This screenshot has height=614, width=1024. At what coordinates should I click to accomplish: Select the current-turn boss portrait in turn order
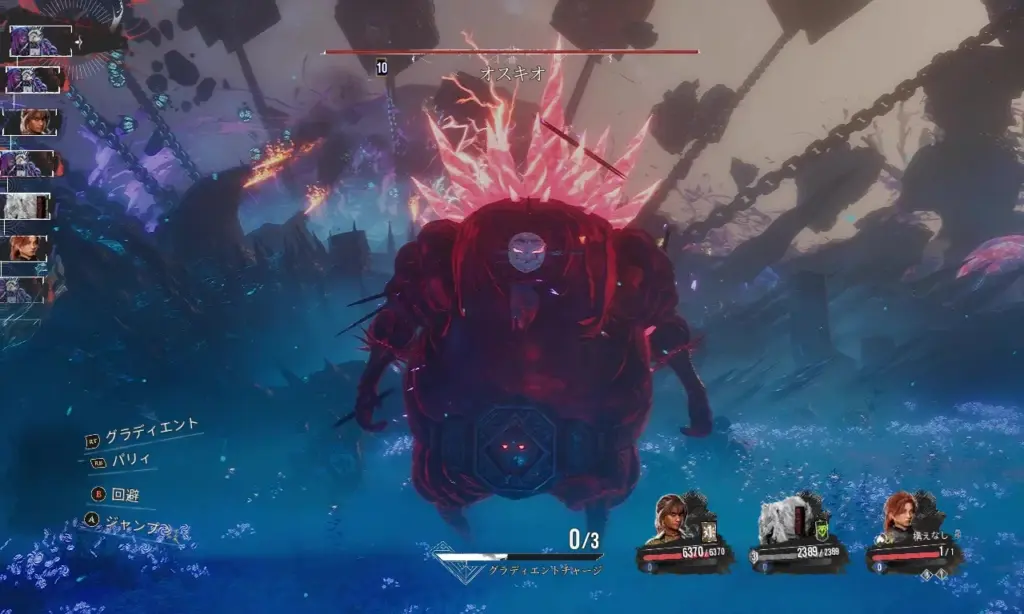(40, 41)
